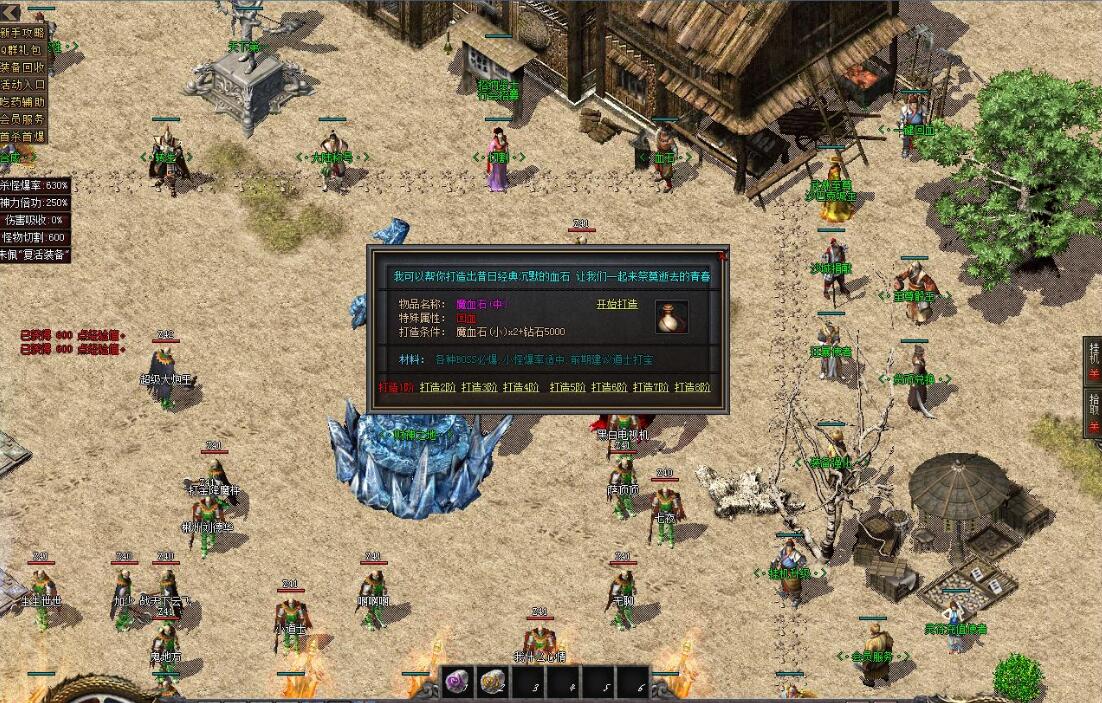Viewport: 1102px width, 703px height.
Task: Click 开始打造 to start forging
Action: (x=616, y=304)
